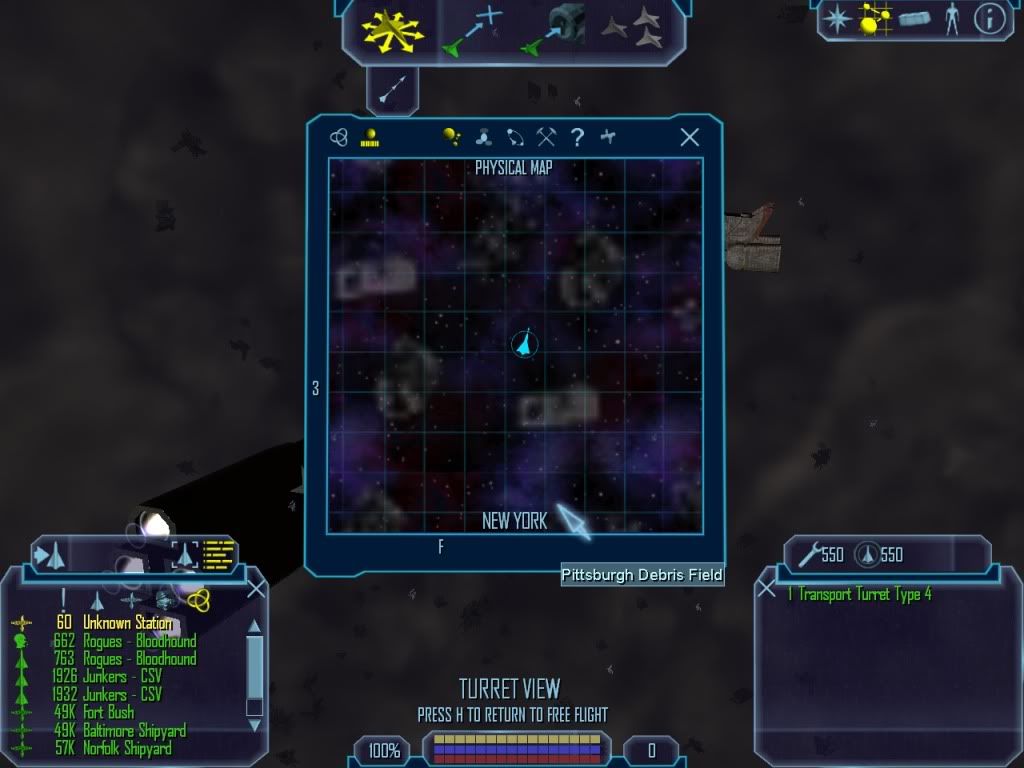
Task: Choose Norfolk Shipyard from the contact list
Action: pyautogui.click(x=127, y=748)
